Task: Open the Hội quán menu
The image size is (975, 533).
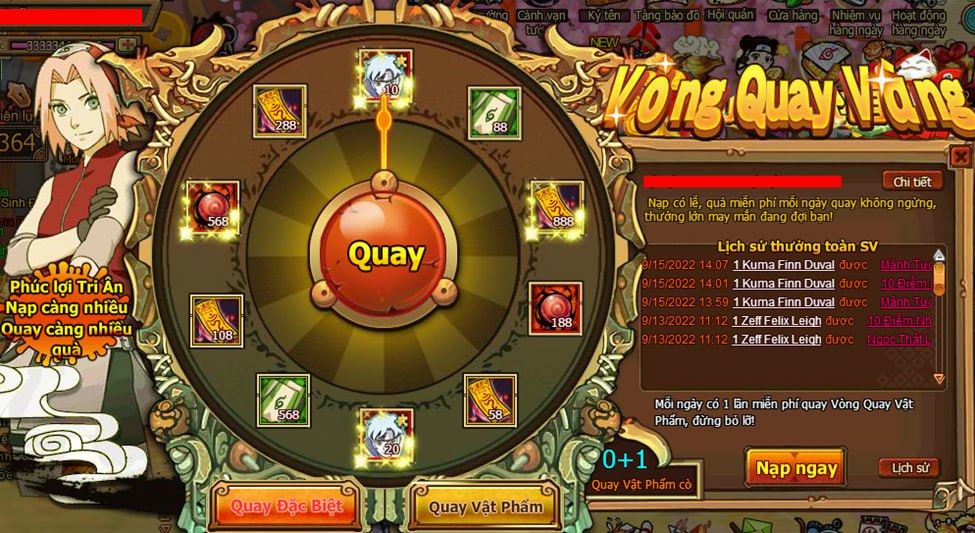Action: (x=729, y=16)
